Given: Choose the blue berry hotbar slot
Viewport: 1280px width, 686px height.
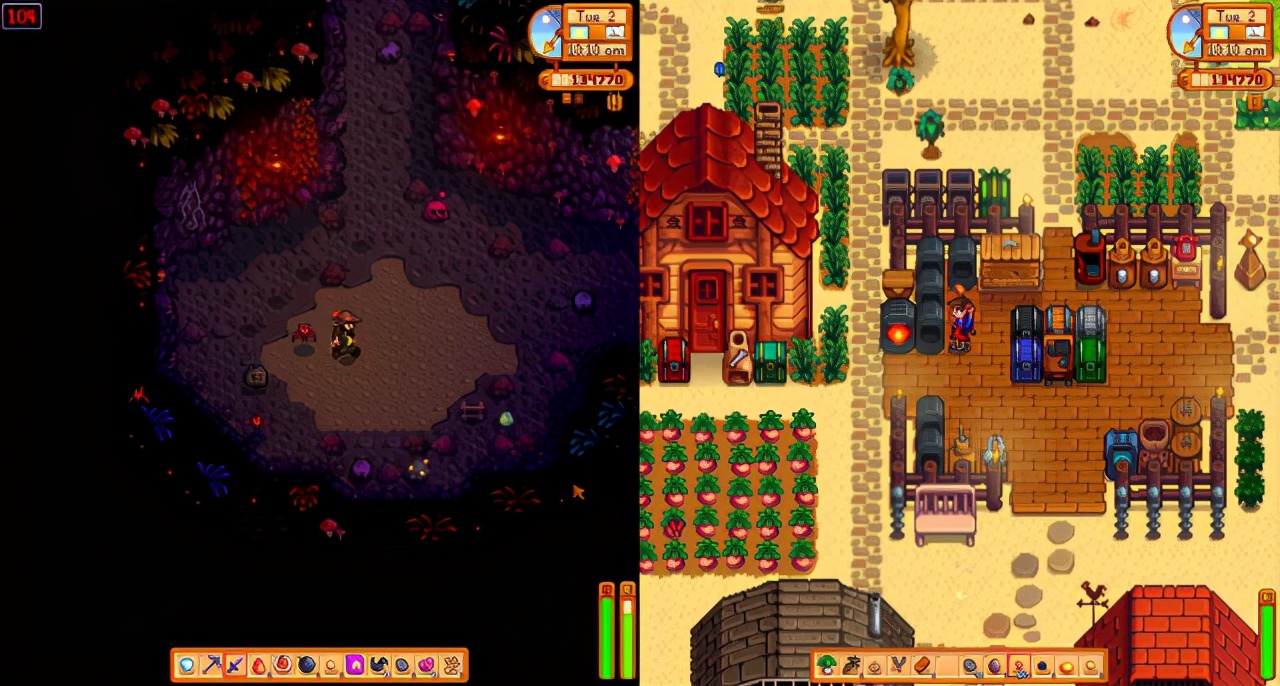Looking at the screenshot, I should coord(1042,665).
